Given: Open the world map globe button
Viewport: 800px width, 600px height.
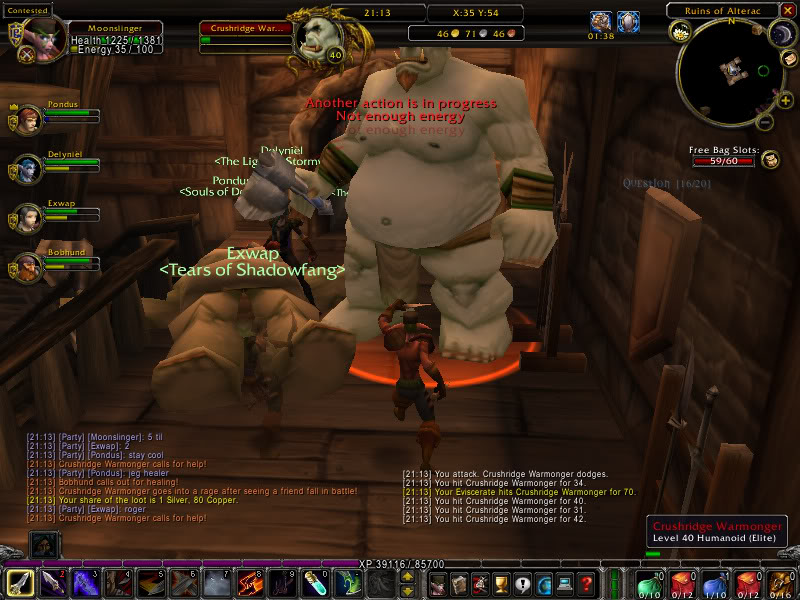Looking at the screenshot, I should point(545,583).
